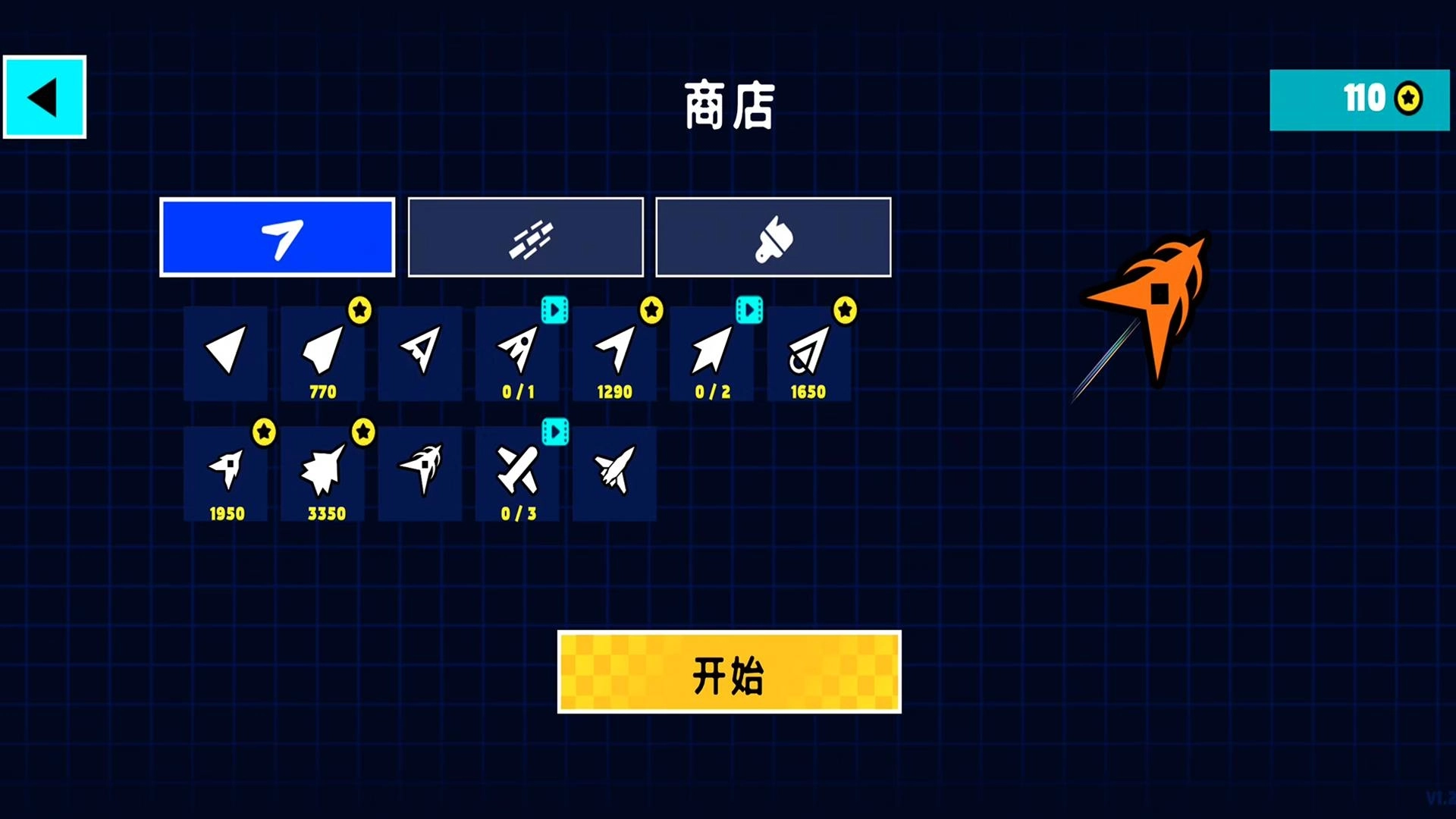This screenshot has height=819, width=1456.
Task: Select the airliner requiring three video ads
Action: pyautogui.click(x=518, y=470)
